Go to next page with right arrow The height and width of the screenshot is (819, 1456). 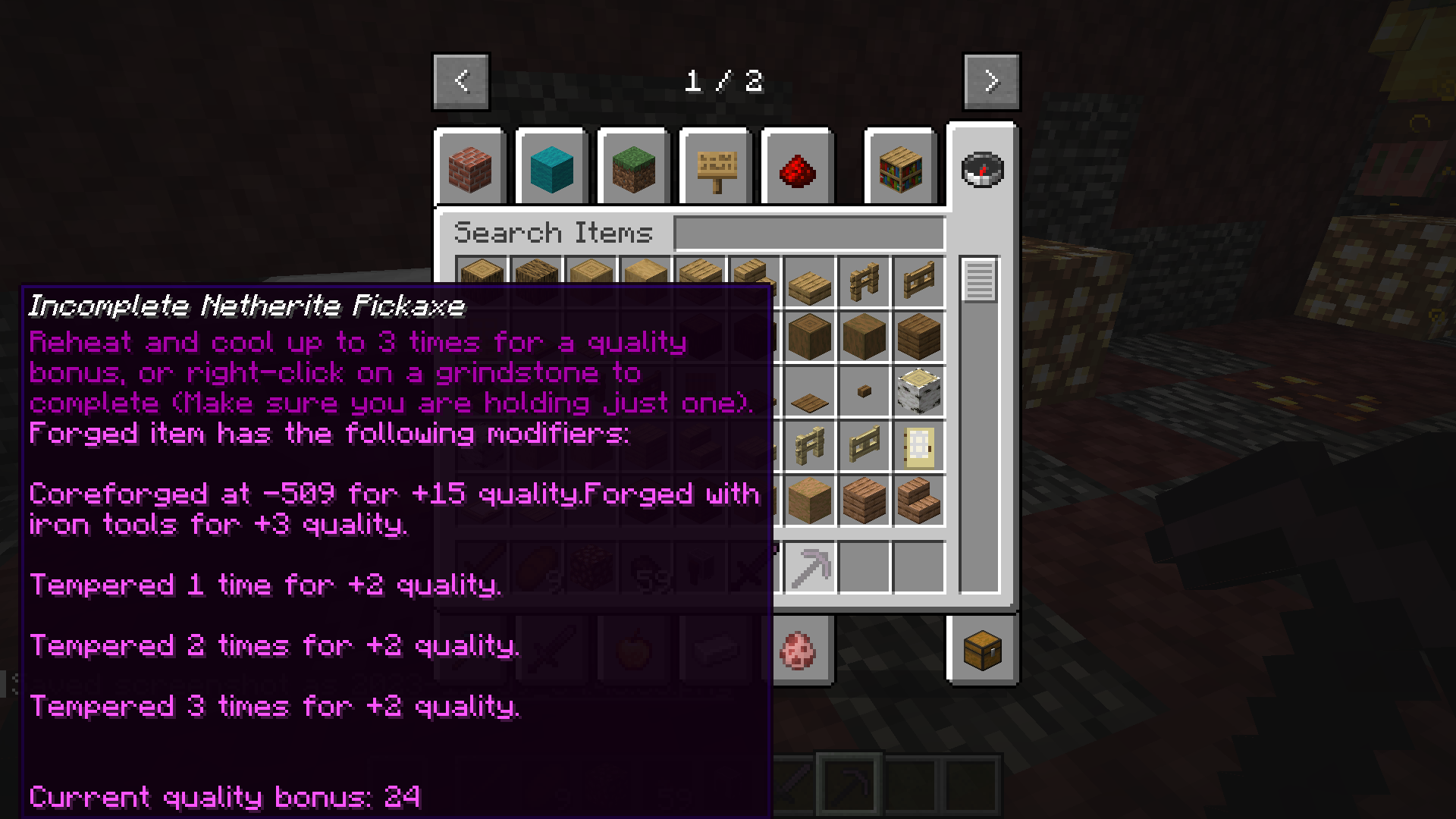(991, 81)
